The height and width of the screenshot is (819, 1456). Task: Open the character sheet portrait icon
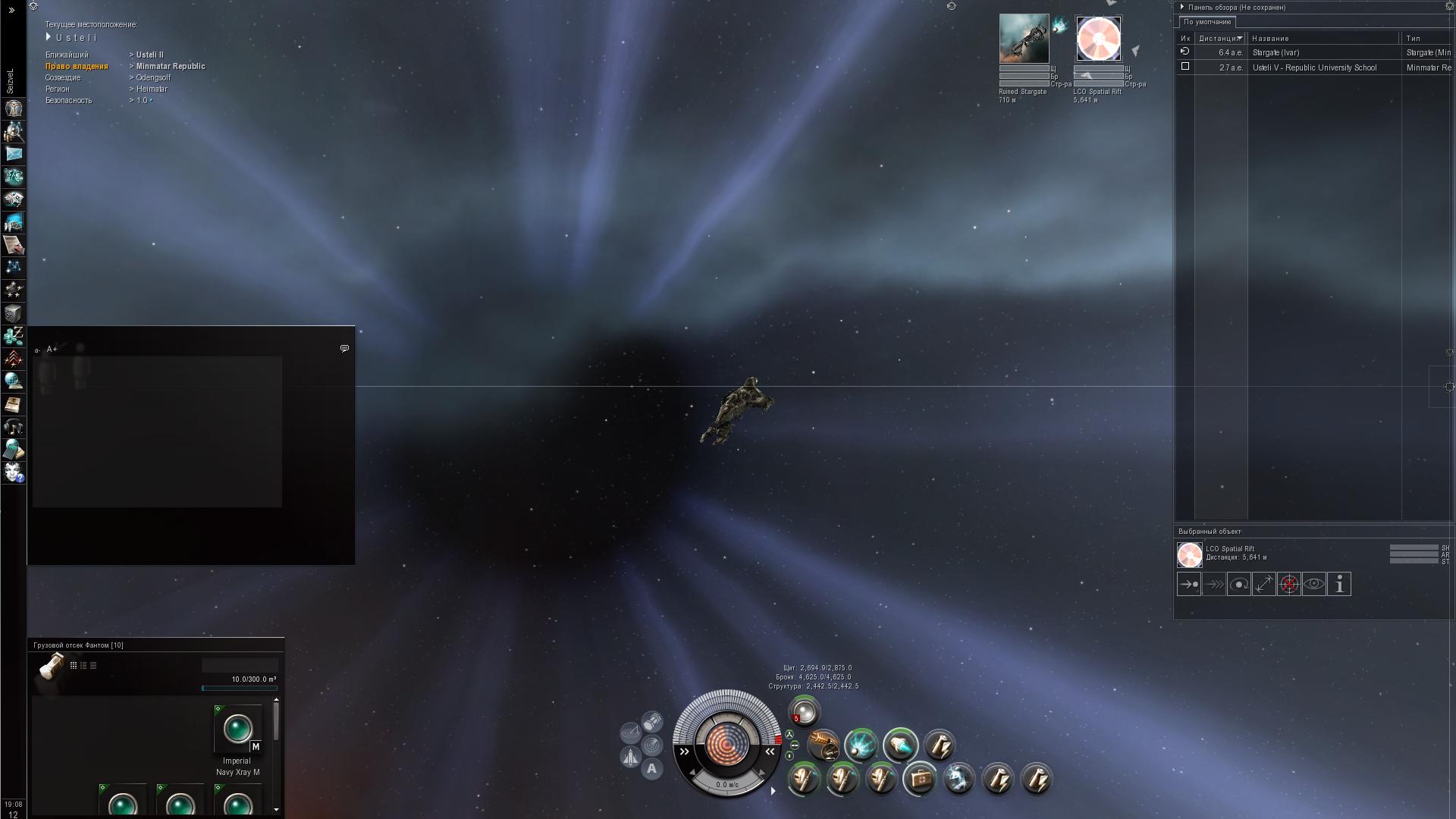coord(14,108)
